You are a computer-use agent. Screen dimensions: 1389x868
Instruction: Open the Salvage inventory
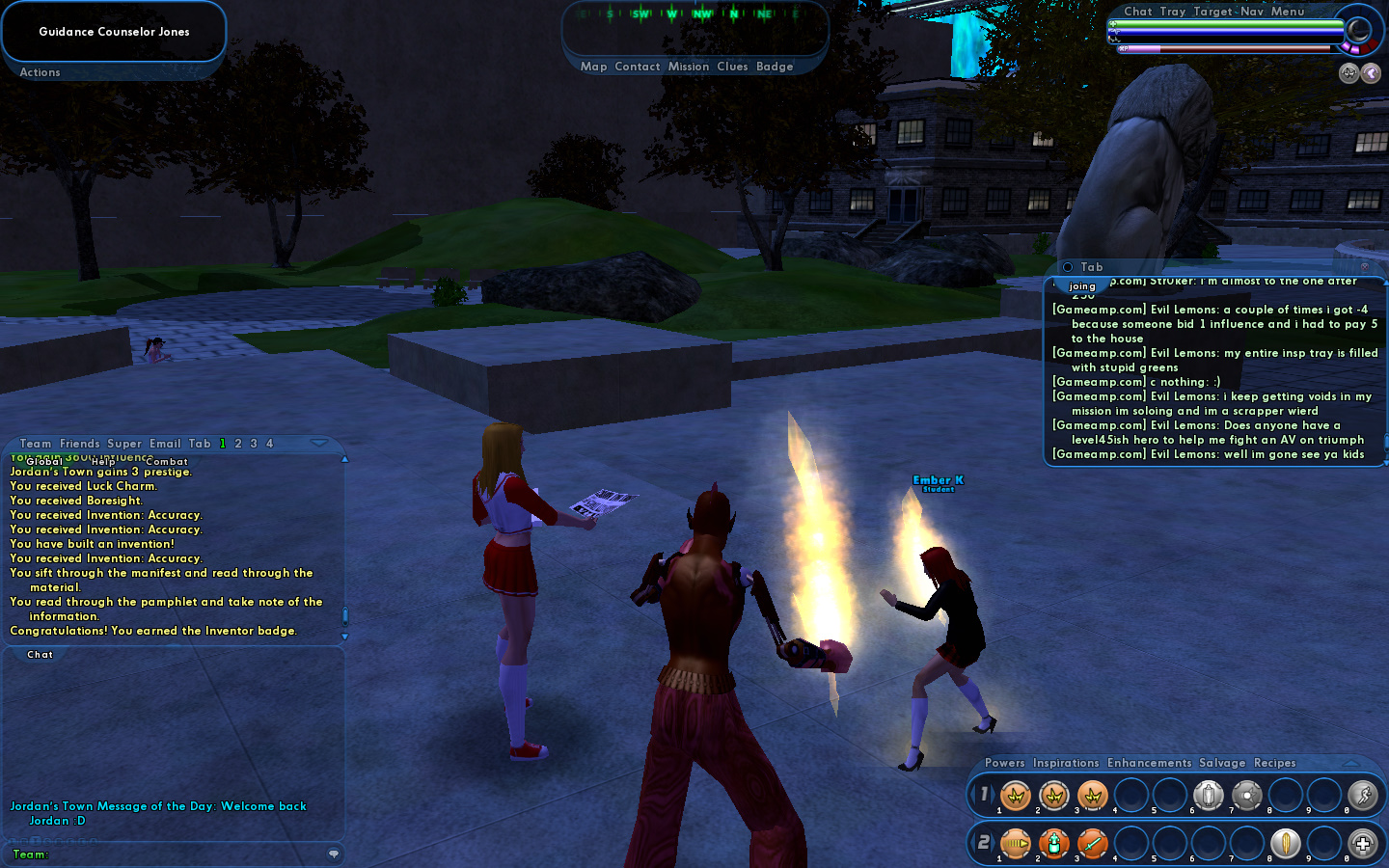click(x=1222, y=763)
